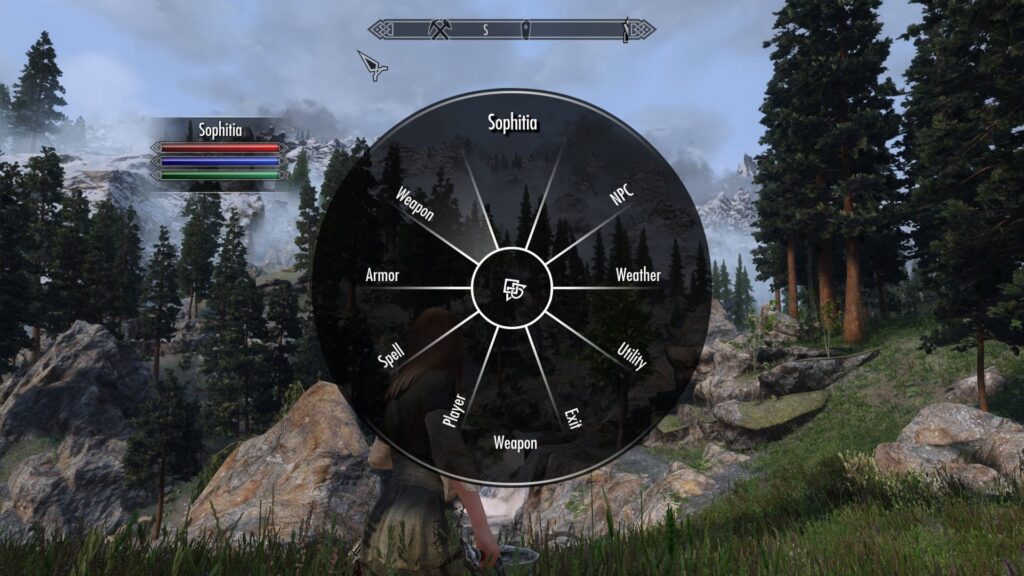Select the Weather option
The height and width of the screenshot is (576, 1024).
pyautogui.click(x=637, y=275)
